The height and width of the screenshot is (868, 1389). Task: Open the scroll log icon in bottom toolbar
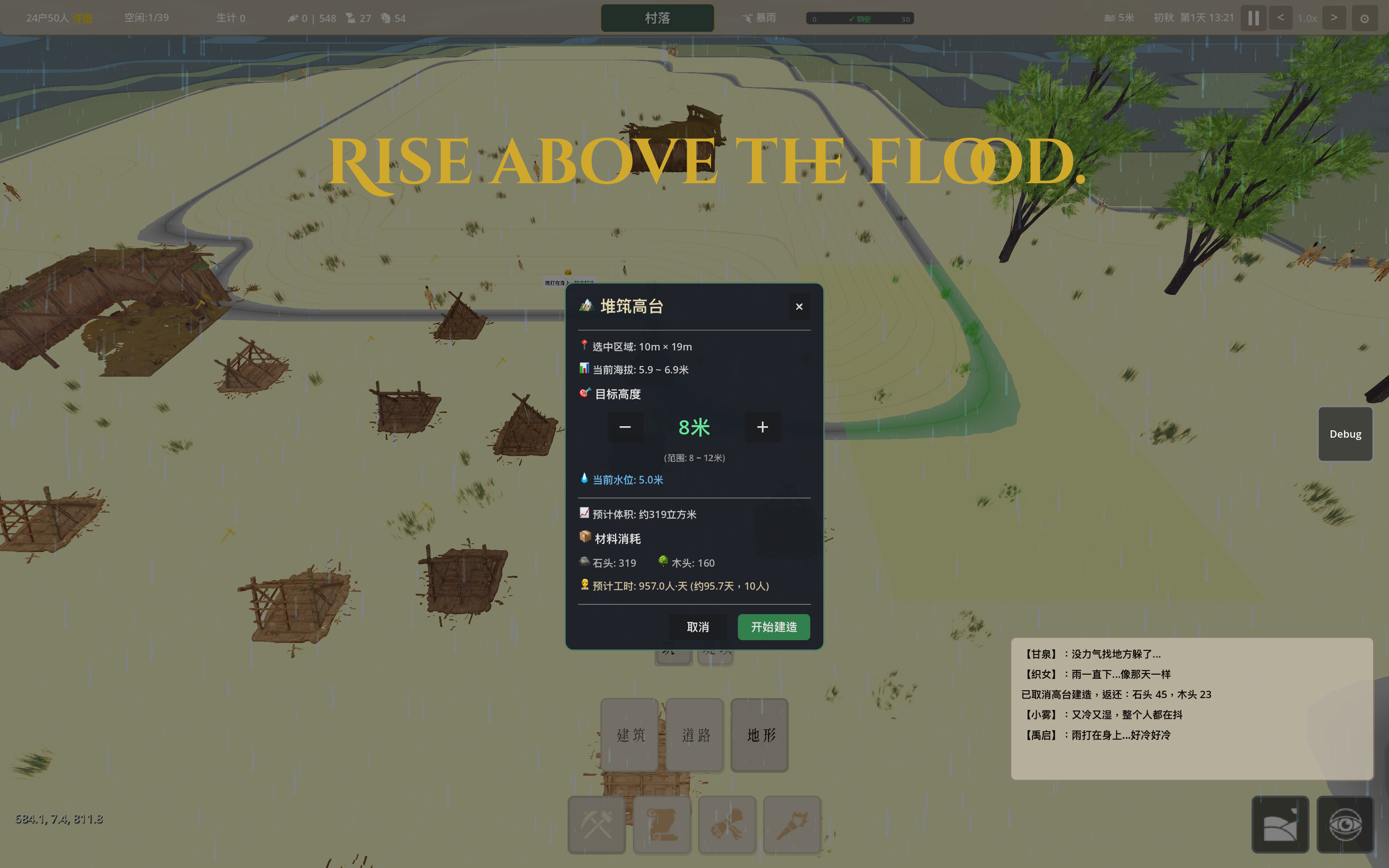coord(662,825)
